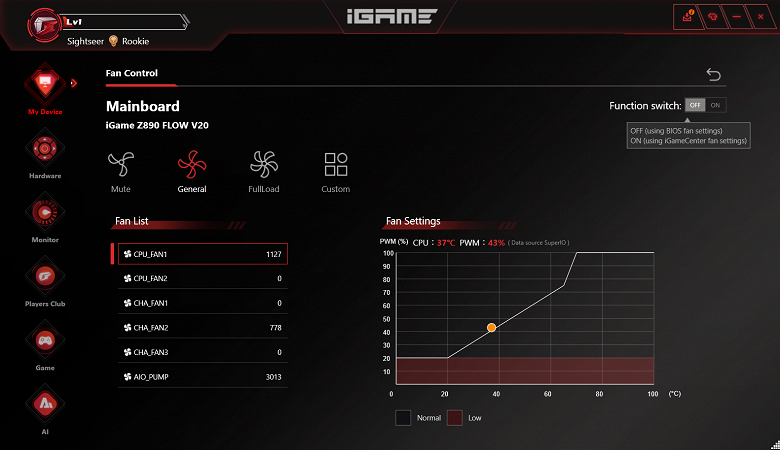Select CHA_FAN3 in the list
This screenshot has height=450, width=780.
click(x=202, y=353)
